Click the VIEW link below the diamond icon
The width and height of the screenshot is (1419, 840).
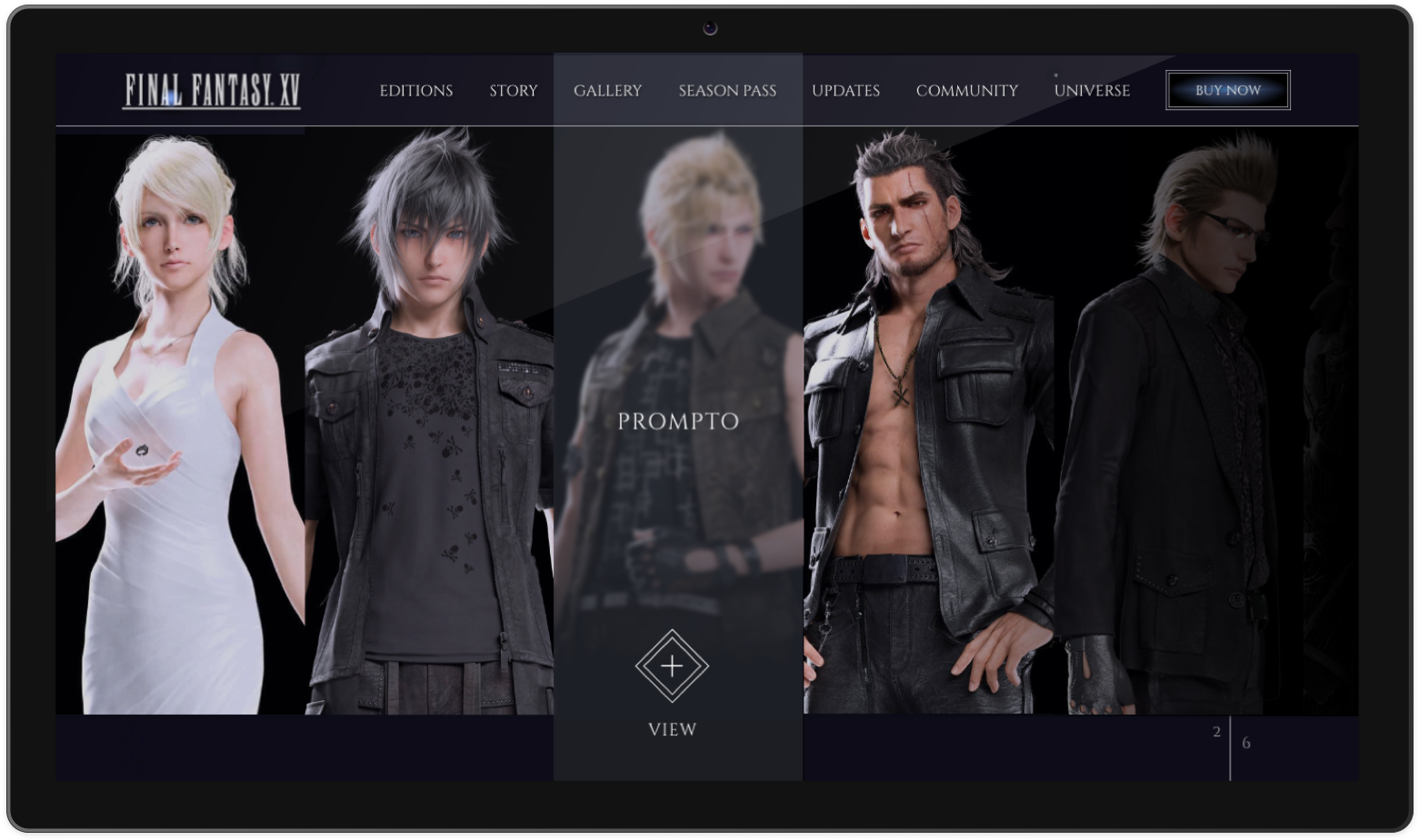tap(672, 729)
